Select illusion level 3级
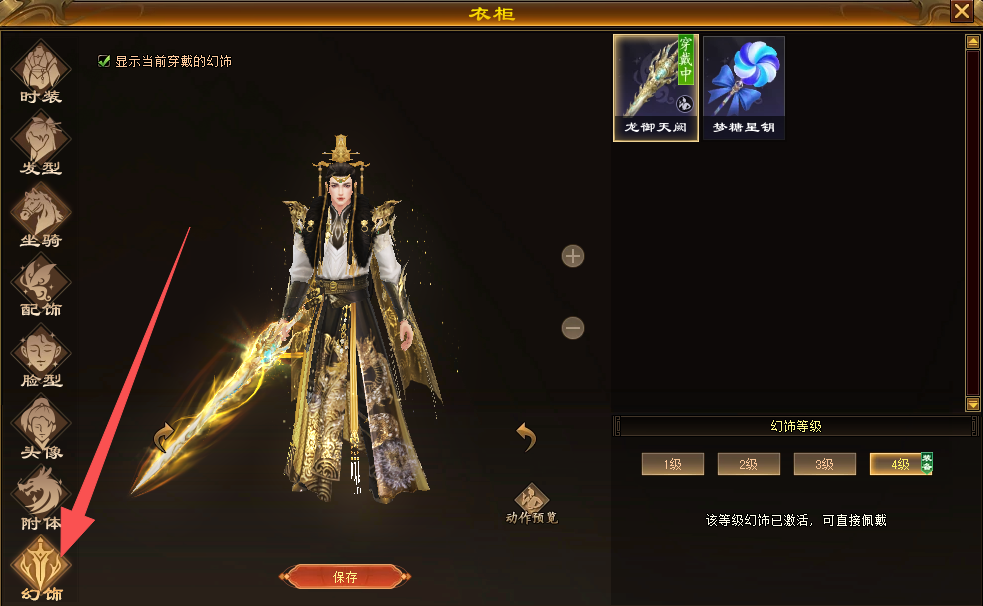Image resolution: width=983 pixels, height=606 pixels. tap(824, 464)
